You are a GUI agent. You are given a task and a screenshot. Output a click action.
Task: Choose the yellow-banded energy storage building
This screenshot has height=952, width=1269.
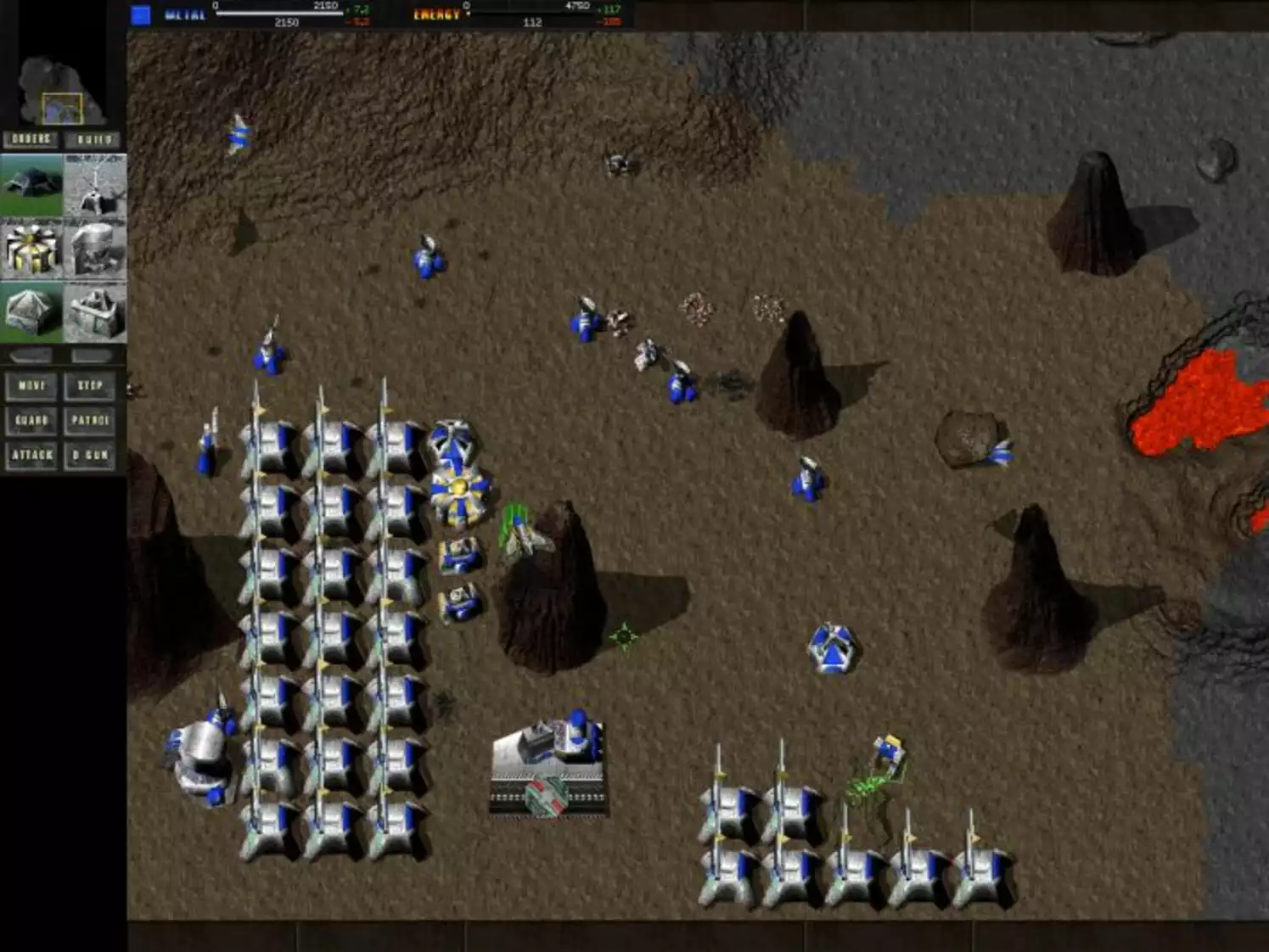coord(31,246)
